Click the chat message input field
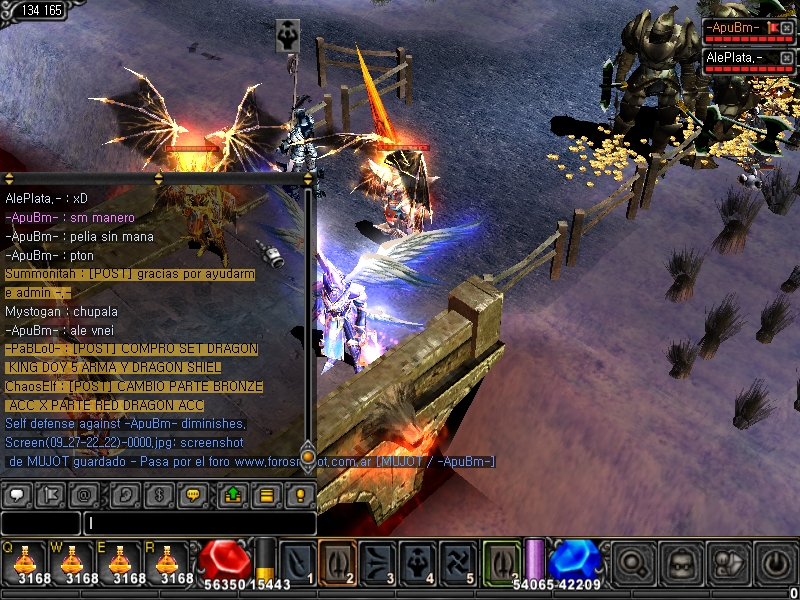 pos(200,523)
